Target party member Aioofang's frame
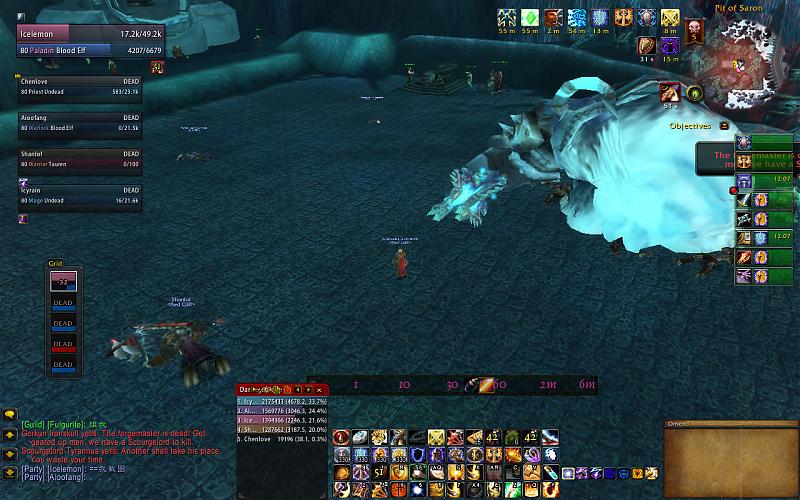 click(x=78, y=122)
